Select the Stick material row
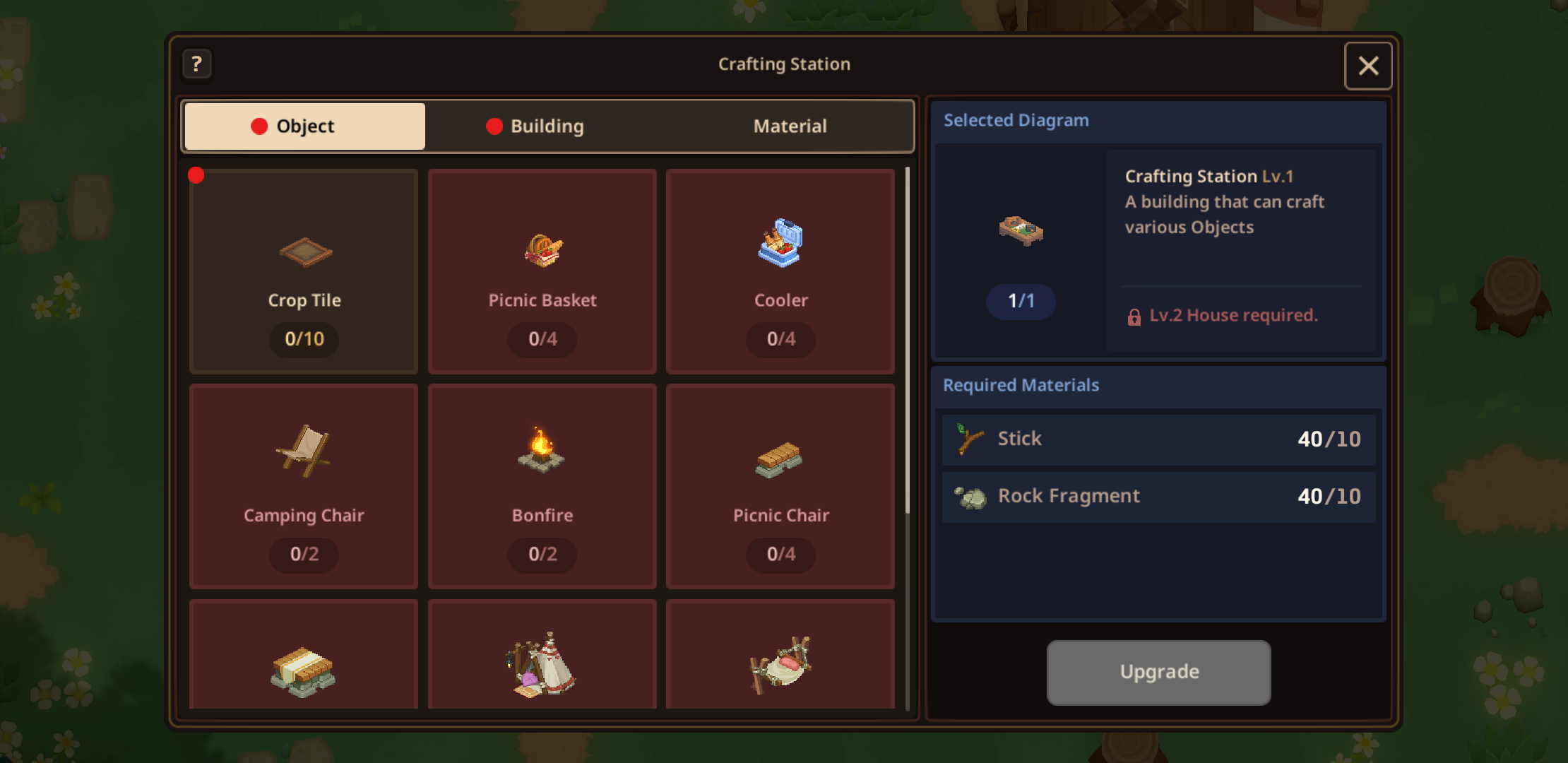 coord(1158,439)
